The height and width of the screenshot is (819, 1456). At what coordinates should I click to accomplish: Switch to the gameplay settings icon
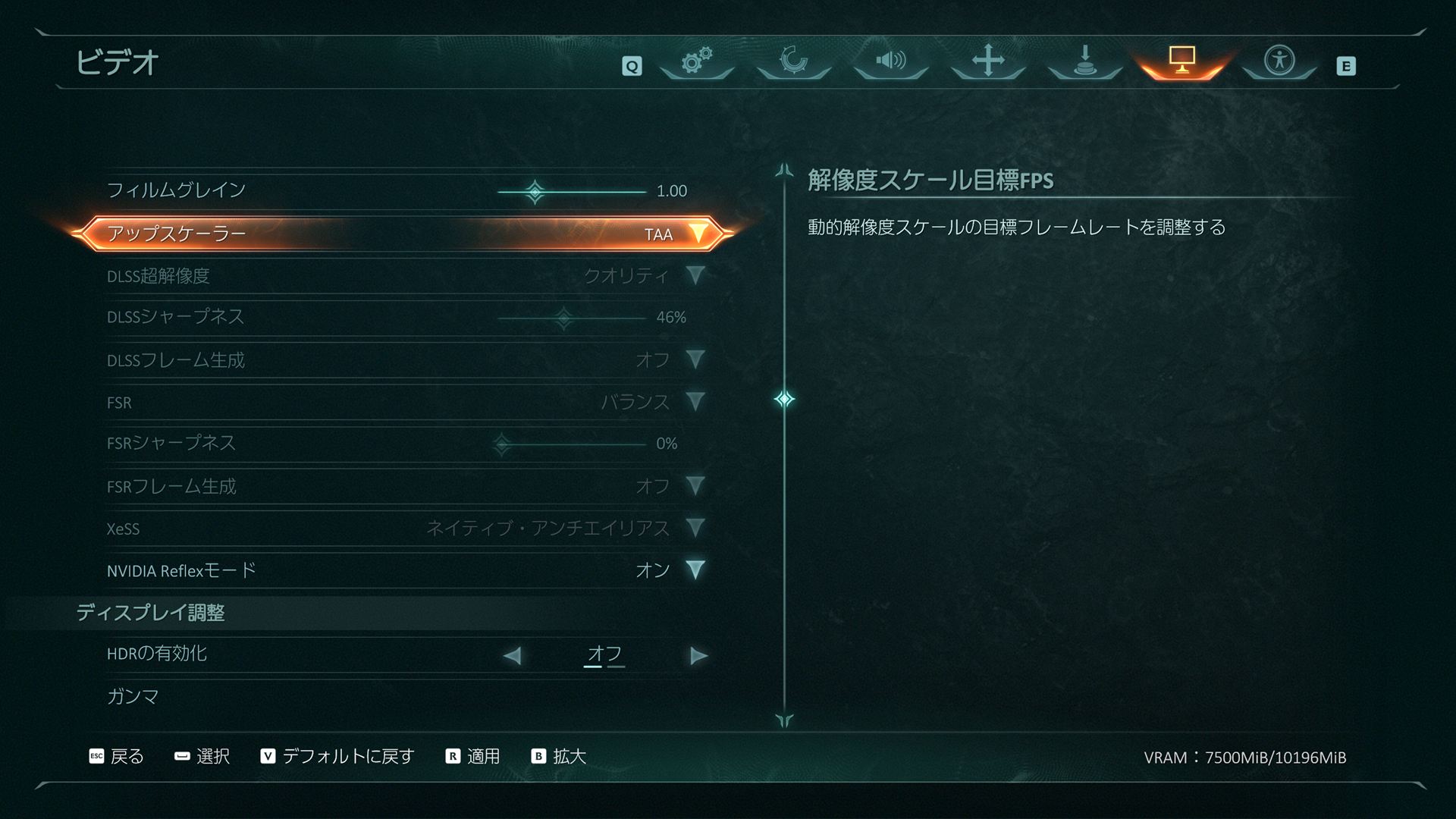click(x=793, y=64)
